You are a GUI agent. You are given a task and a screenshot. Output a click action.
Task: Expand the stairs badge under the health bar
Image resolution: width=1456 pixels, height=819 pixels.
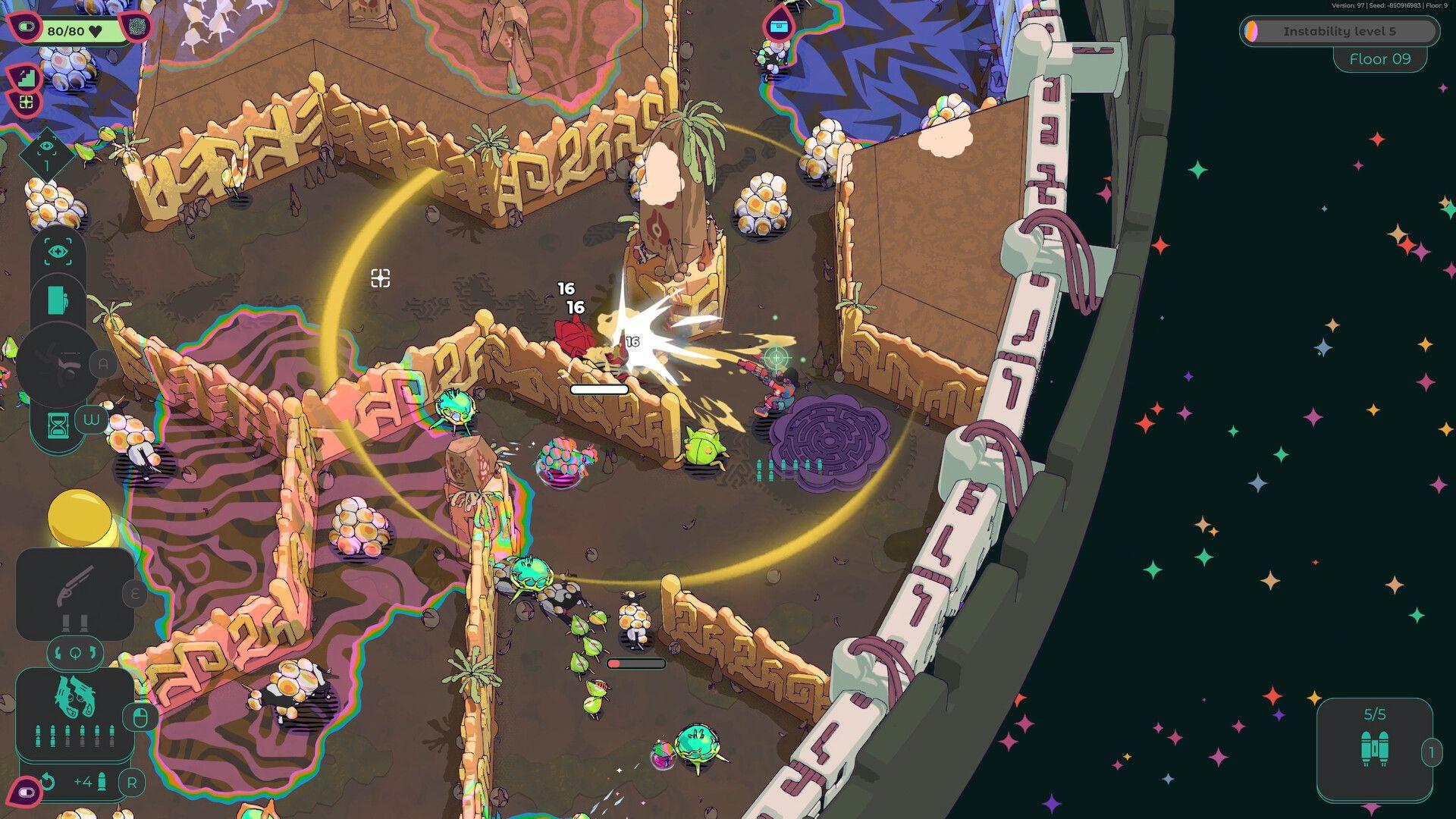pos(26,77)
